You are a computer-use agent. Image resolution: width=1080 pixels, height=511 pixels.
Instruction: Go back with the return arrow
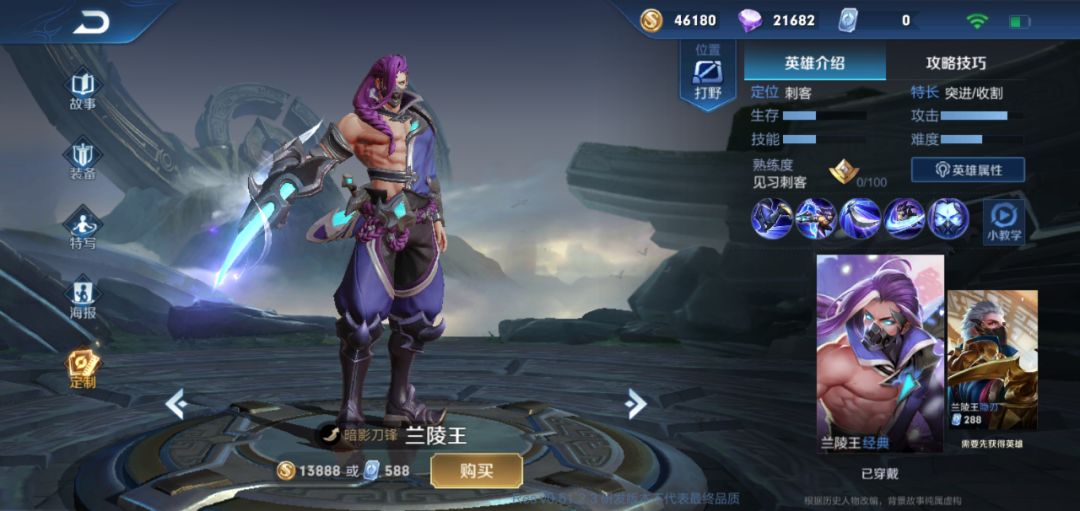point(90,22)
